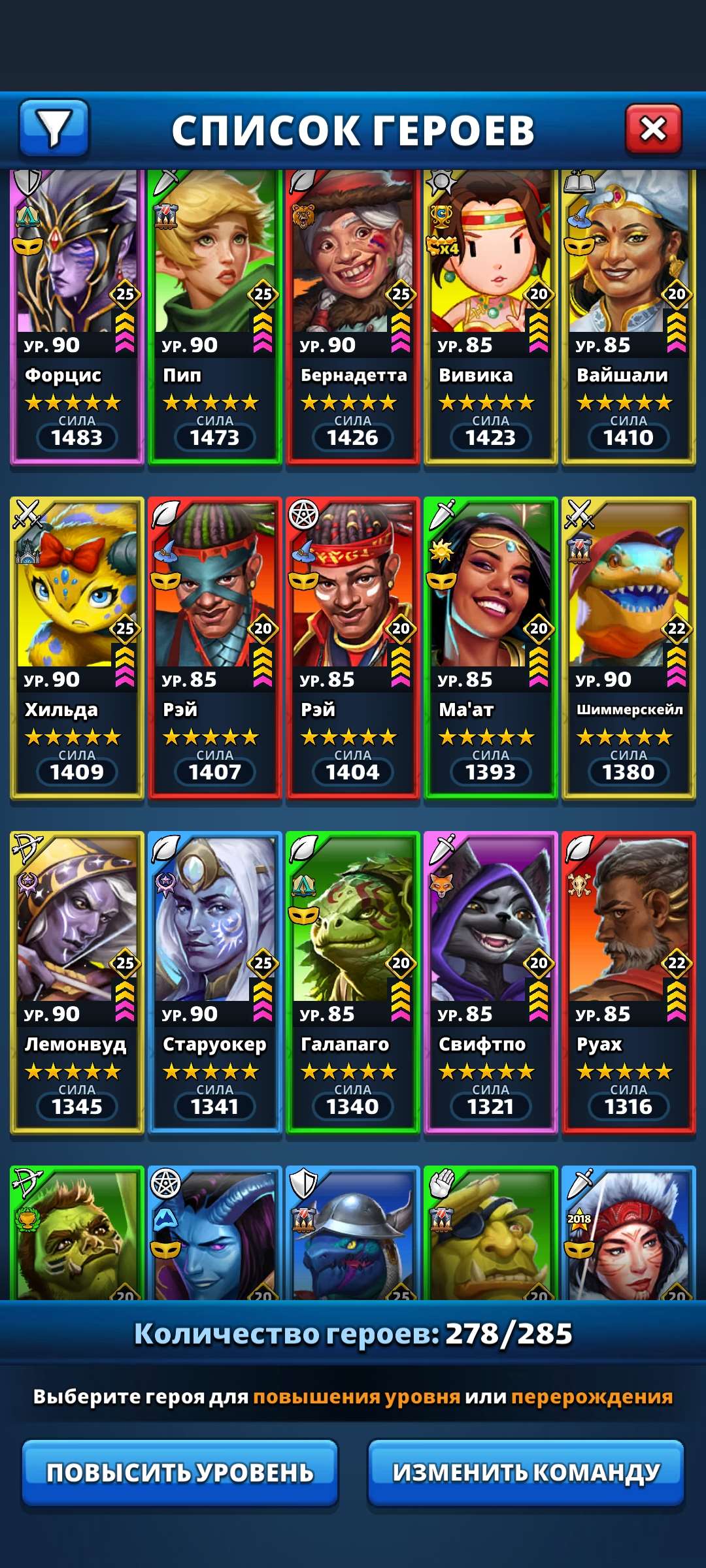Choose the Галапаго hero card
Screen dimensions: 706x1568
click(x=352, y=981)
